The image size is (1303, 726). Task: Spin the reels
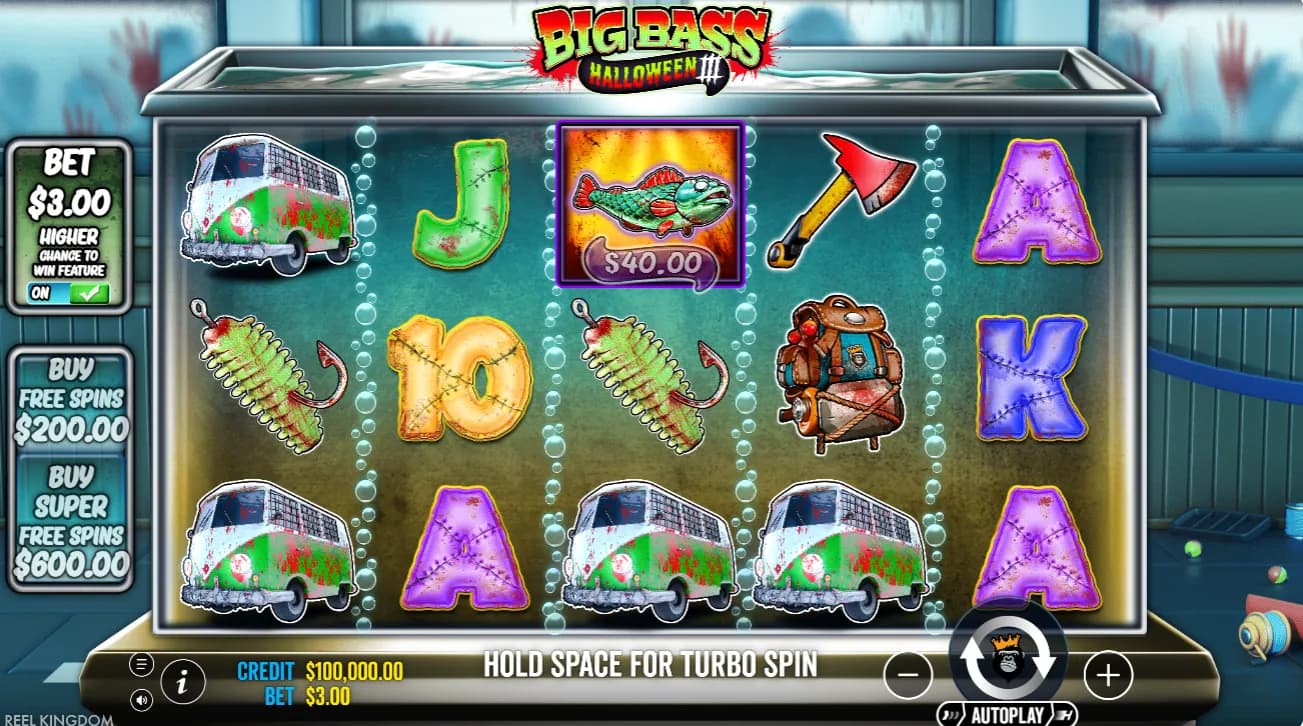point(1007,663)
